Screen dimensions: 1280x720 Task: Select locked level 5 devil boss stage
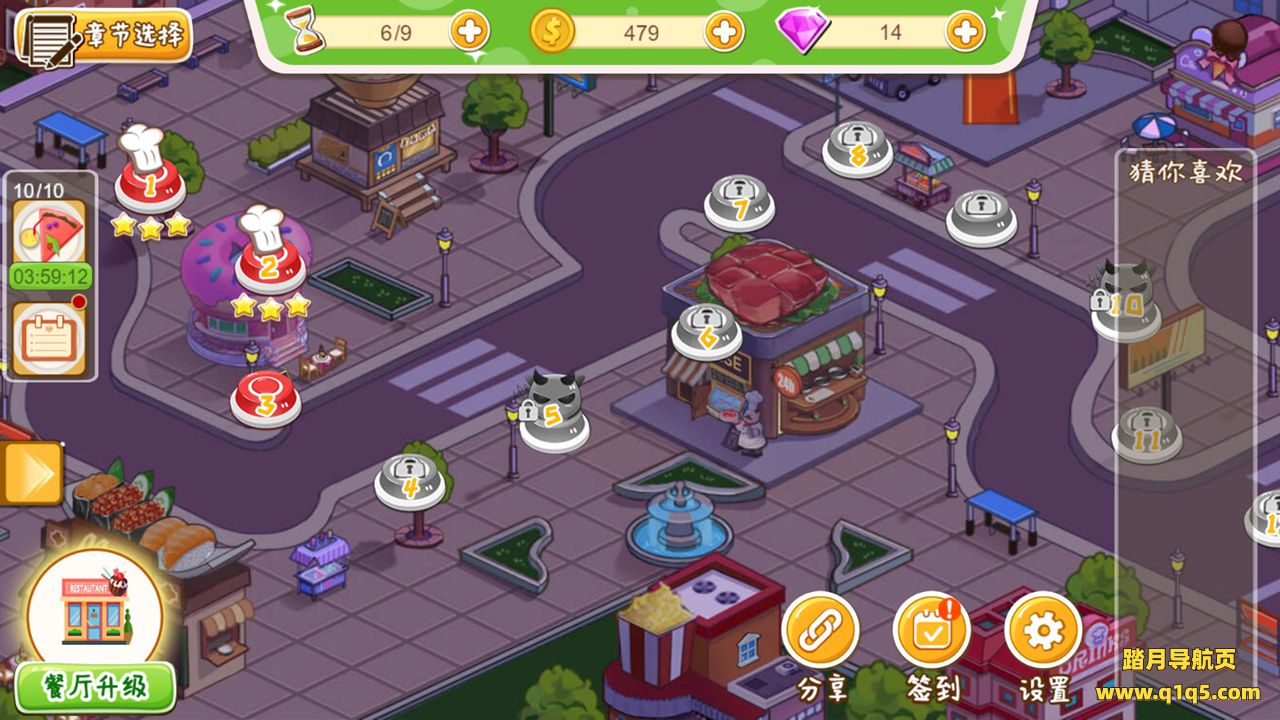[x=553, y=412]
